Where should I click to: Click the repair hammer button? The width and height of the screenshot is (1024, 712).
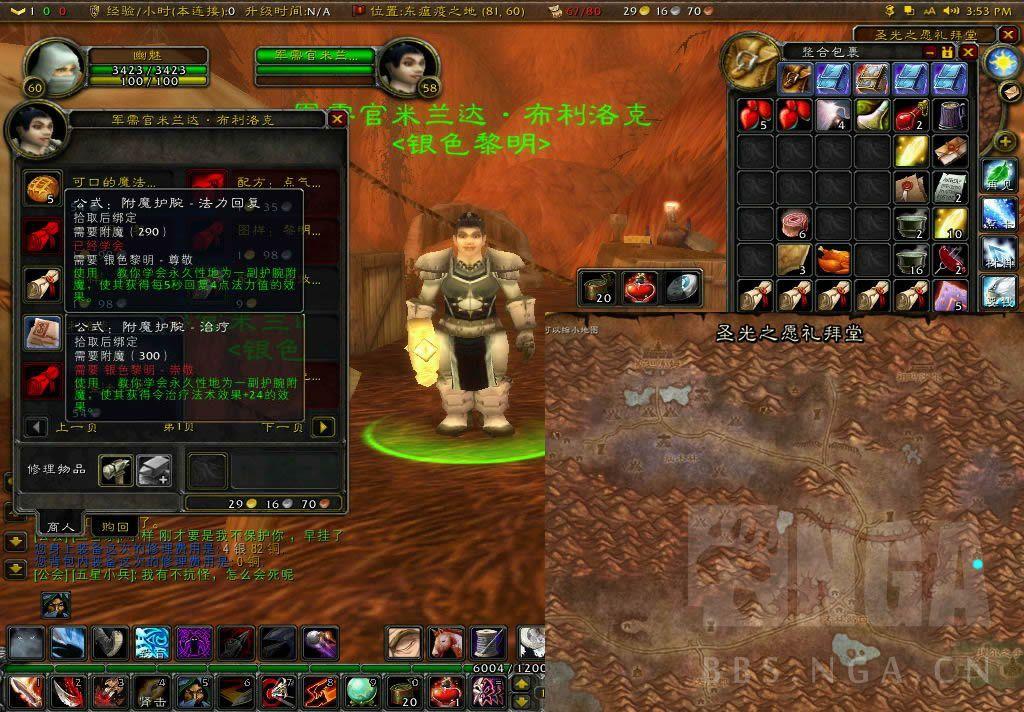click(115, 469)
